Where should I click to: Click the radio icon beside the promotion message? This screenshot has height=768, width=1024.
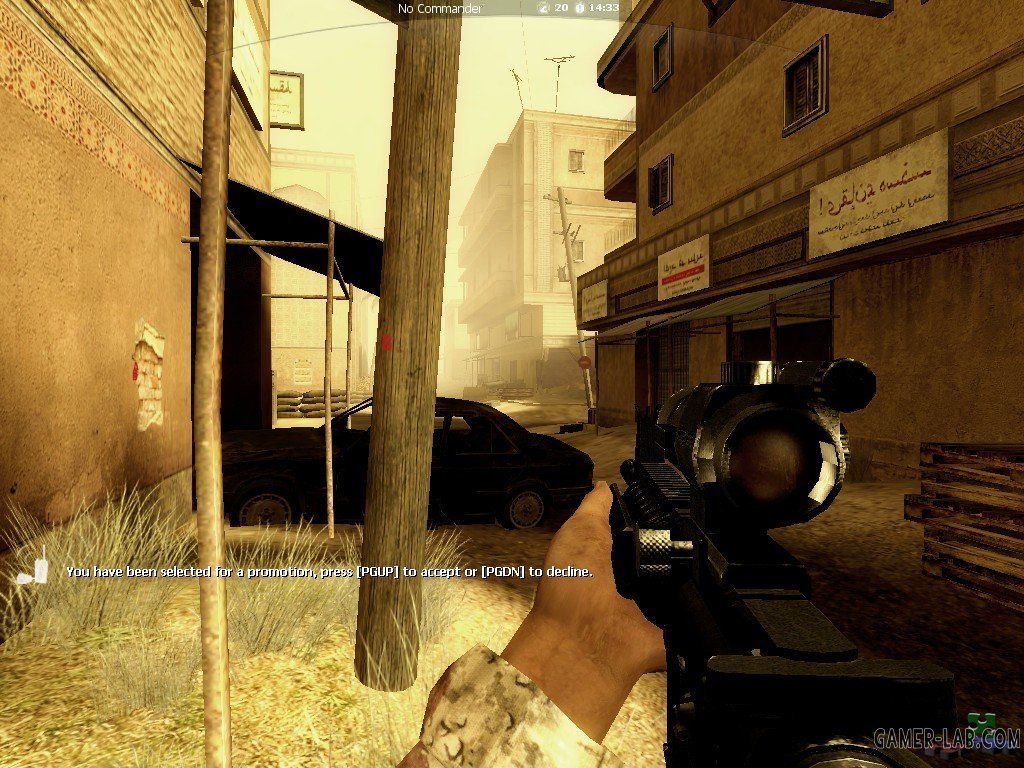coord(35,570)
